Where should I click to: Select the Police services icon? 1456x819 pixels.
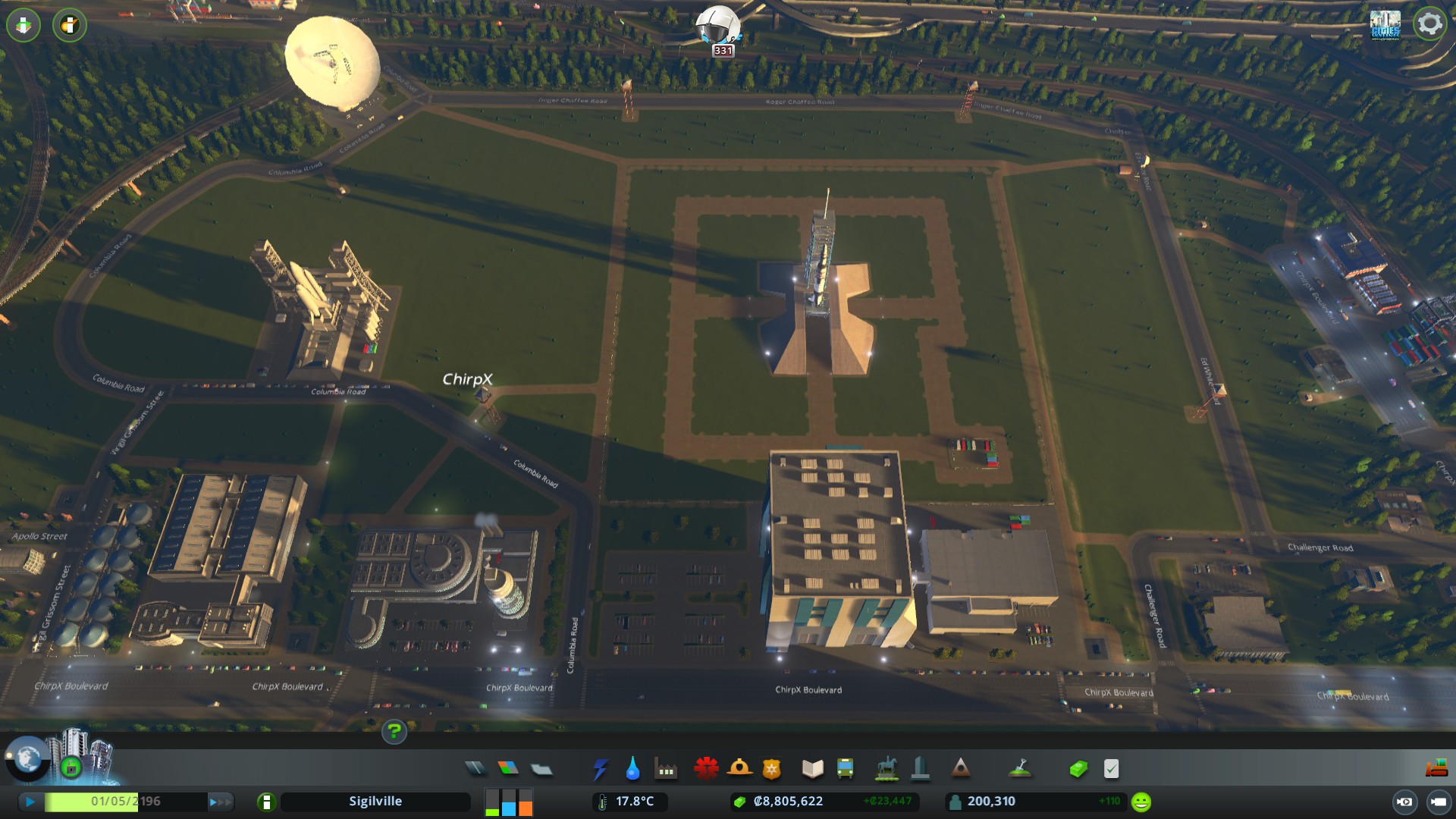pos(770,767)
